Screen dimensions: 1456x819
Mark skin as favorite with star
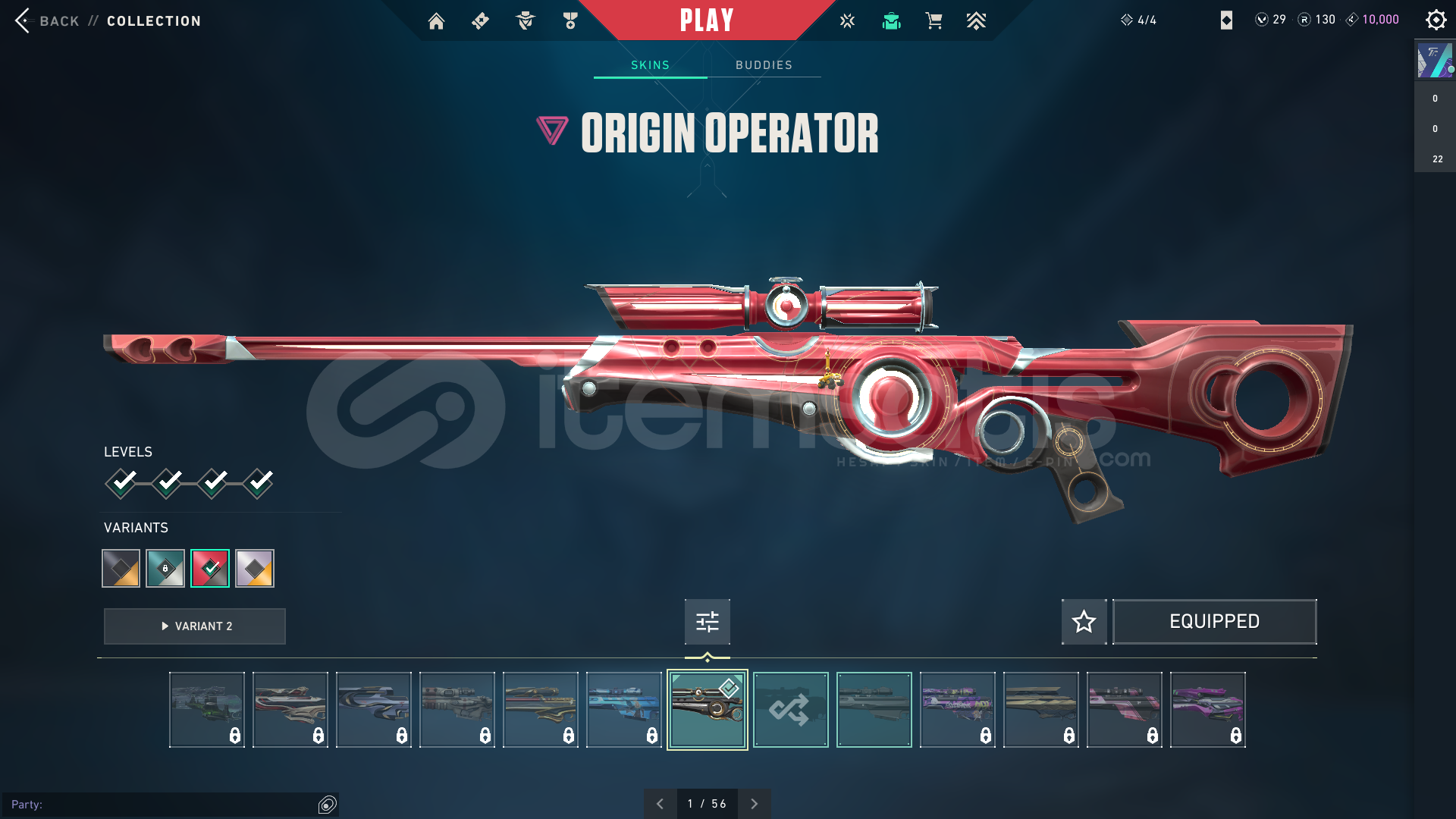click(x=1084, y=622)
